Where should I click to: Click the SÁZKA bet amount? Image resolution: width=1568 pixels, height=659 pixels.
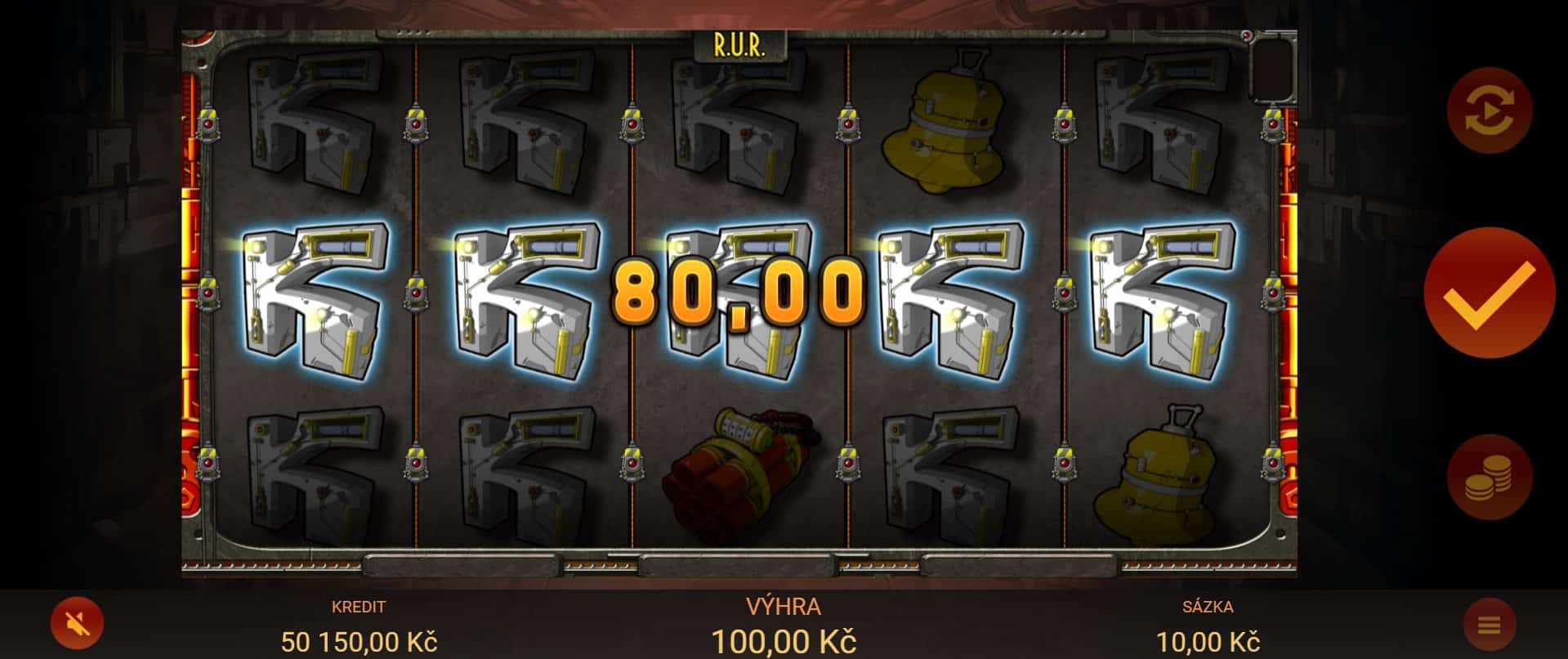(1207, 641)
